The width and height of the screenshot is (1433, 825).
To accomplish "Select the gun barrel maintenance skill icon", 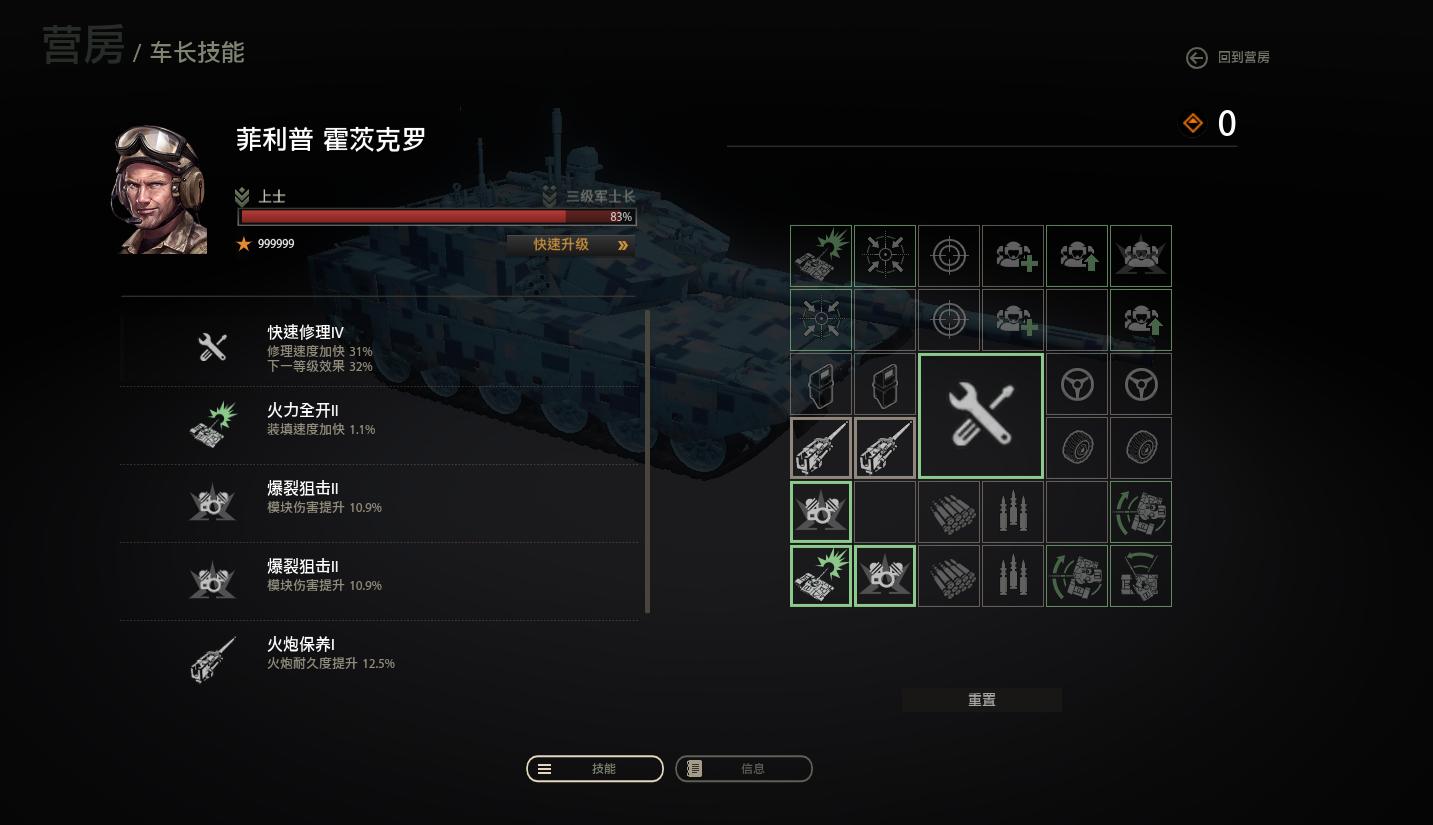I will pos(820,447).
